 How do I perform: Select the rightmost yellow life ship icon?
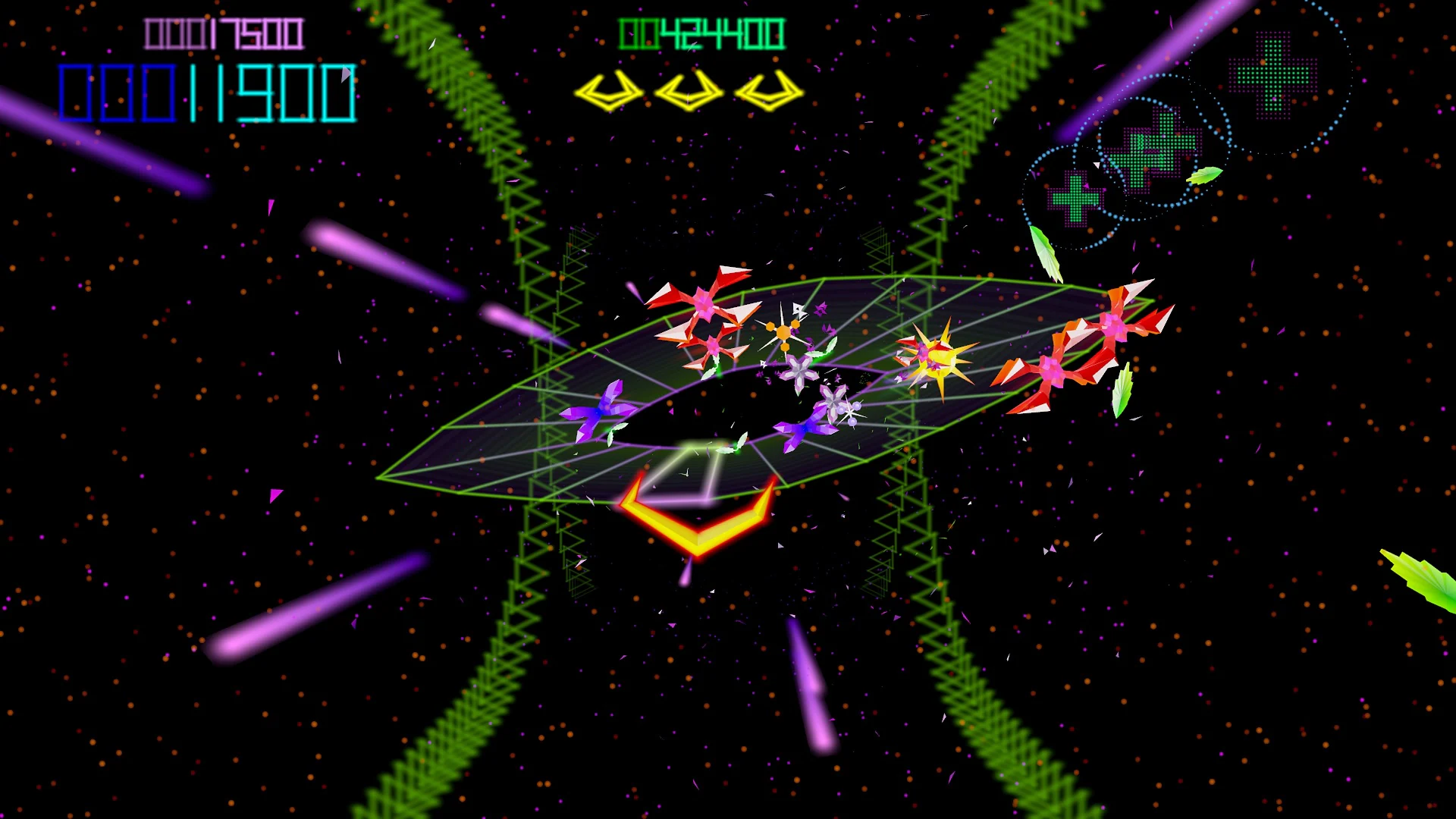click(x=767, y=91)
